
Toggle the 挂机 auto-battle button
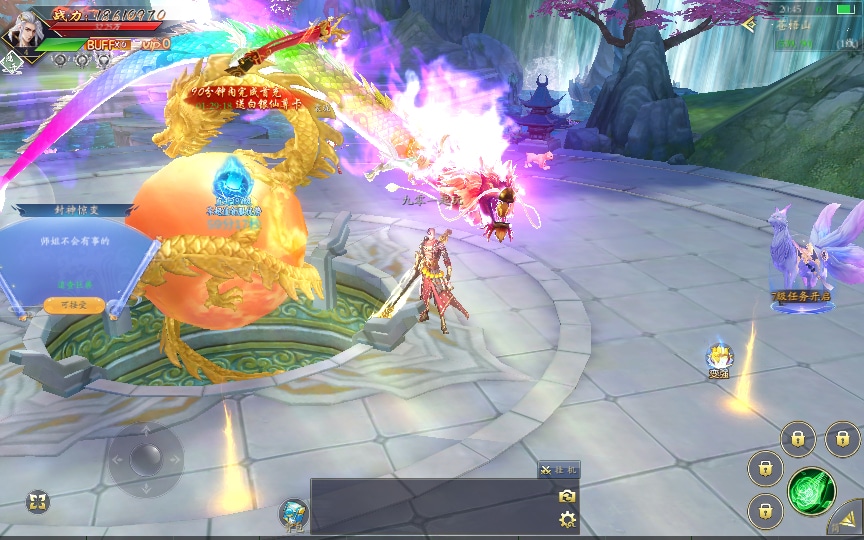tap(558, 470)
